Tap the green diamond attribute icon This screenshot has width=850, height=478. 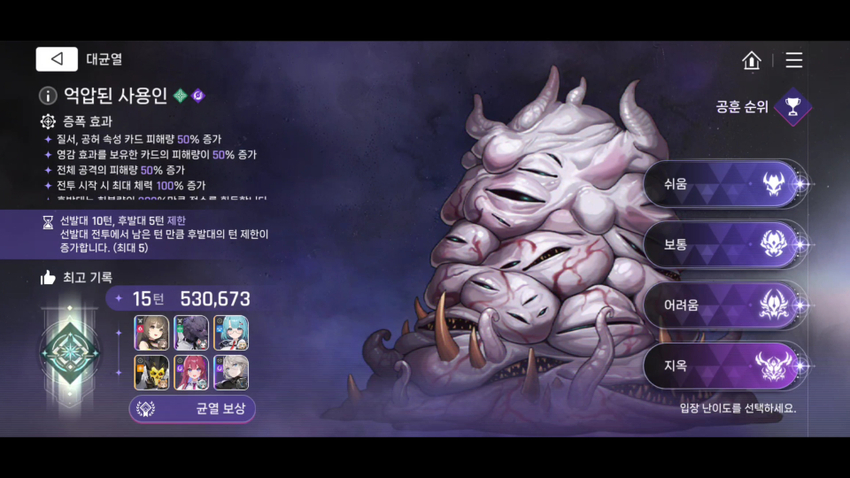[180, 96]
